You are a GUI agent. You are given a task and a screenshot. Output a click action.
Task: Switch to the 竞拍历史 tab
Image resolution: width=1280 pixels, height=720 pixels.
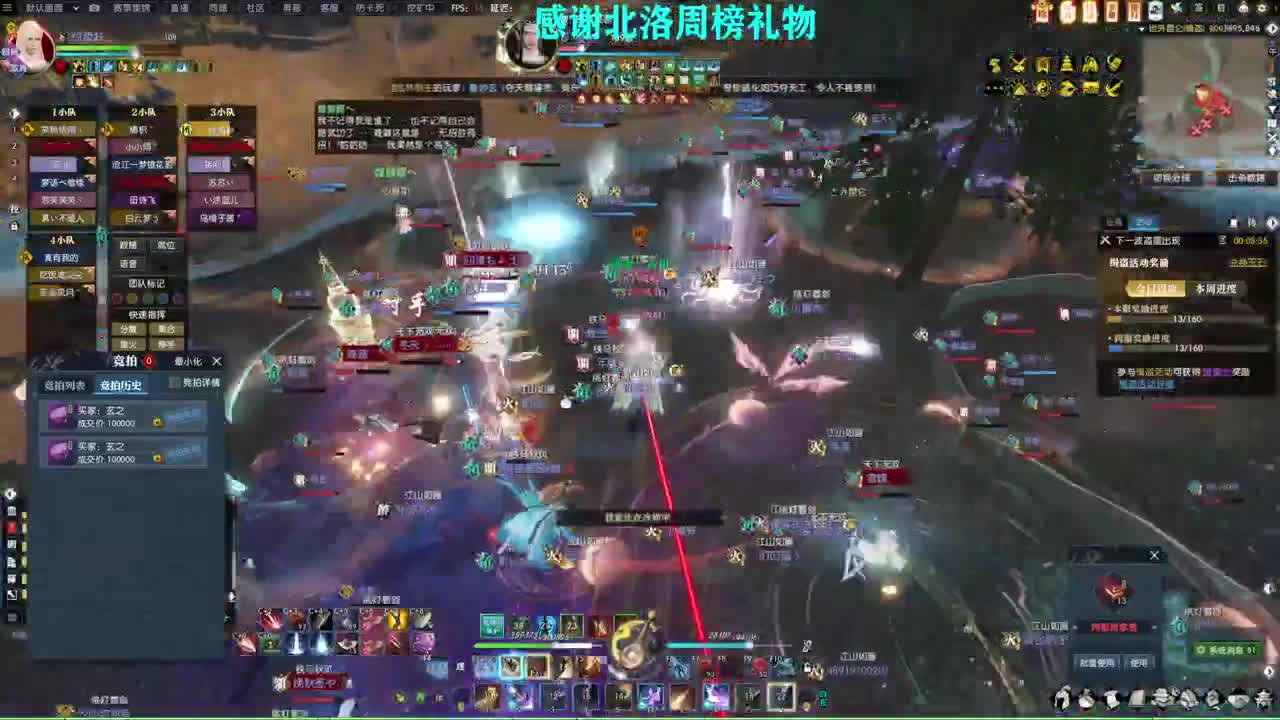120,383
